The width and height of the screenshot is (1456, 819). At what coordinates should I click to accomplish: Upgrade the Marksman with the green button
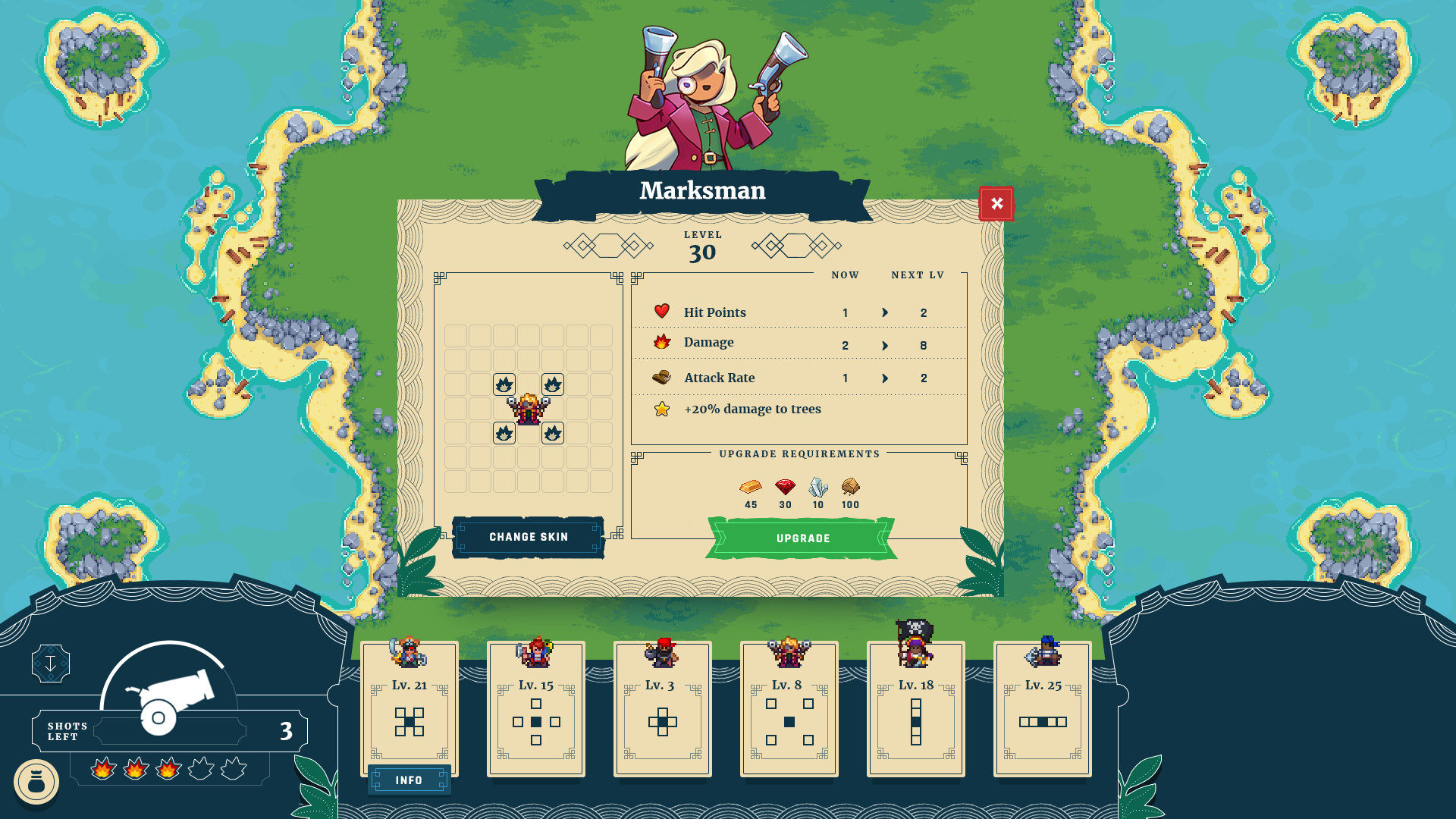(x=802, y=538)
